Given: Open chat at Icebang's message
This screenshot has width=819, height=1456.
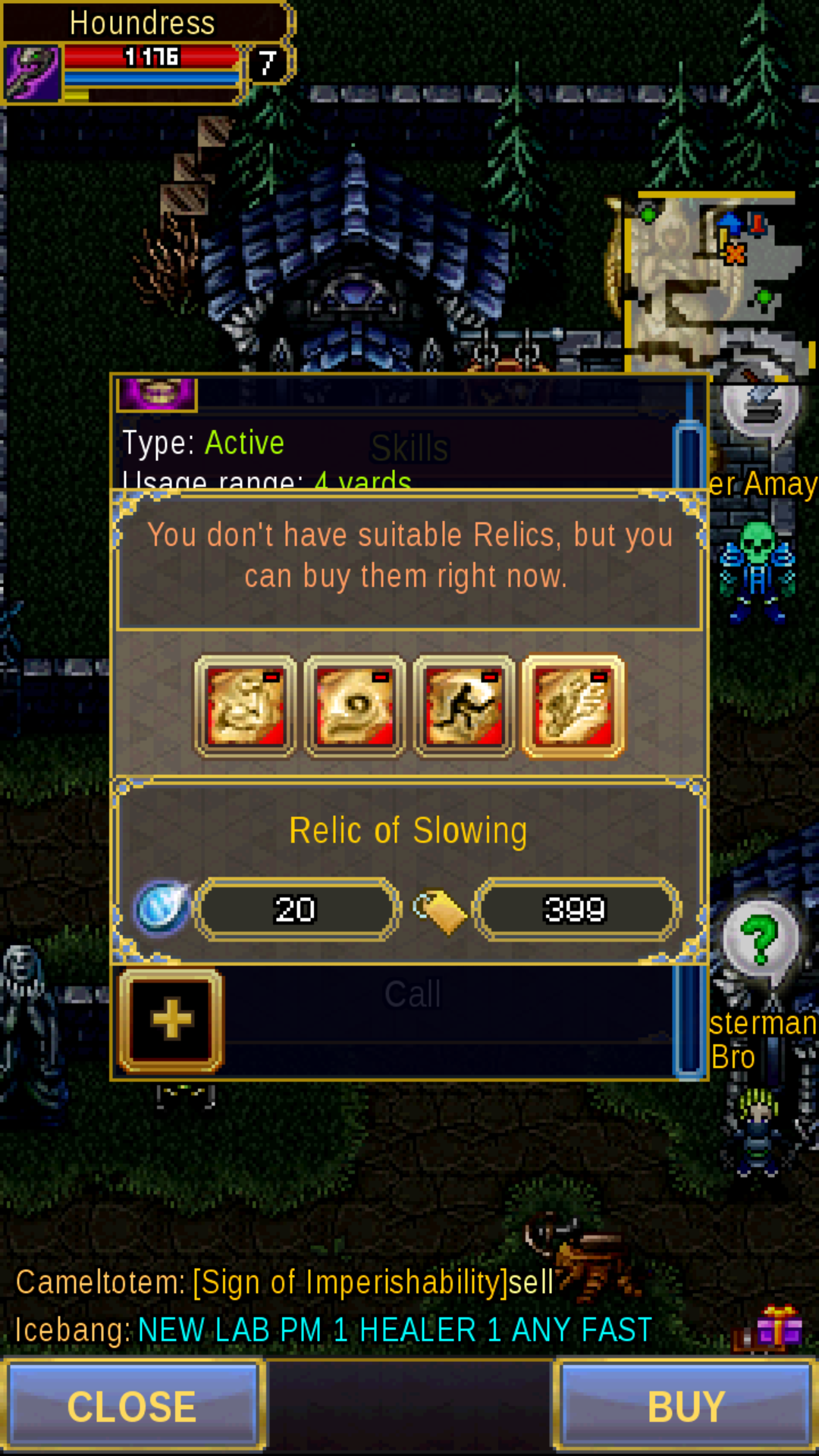Looking at the screenshot, I should point(334,1330).
